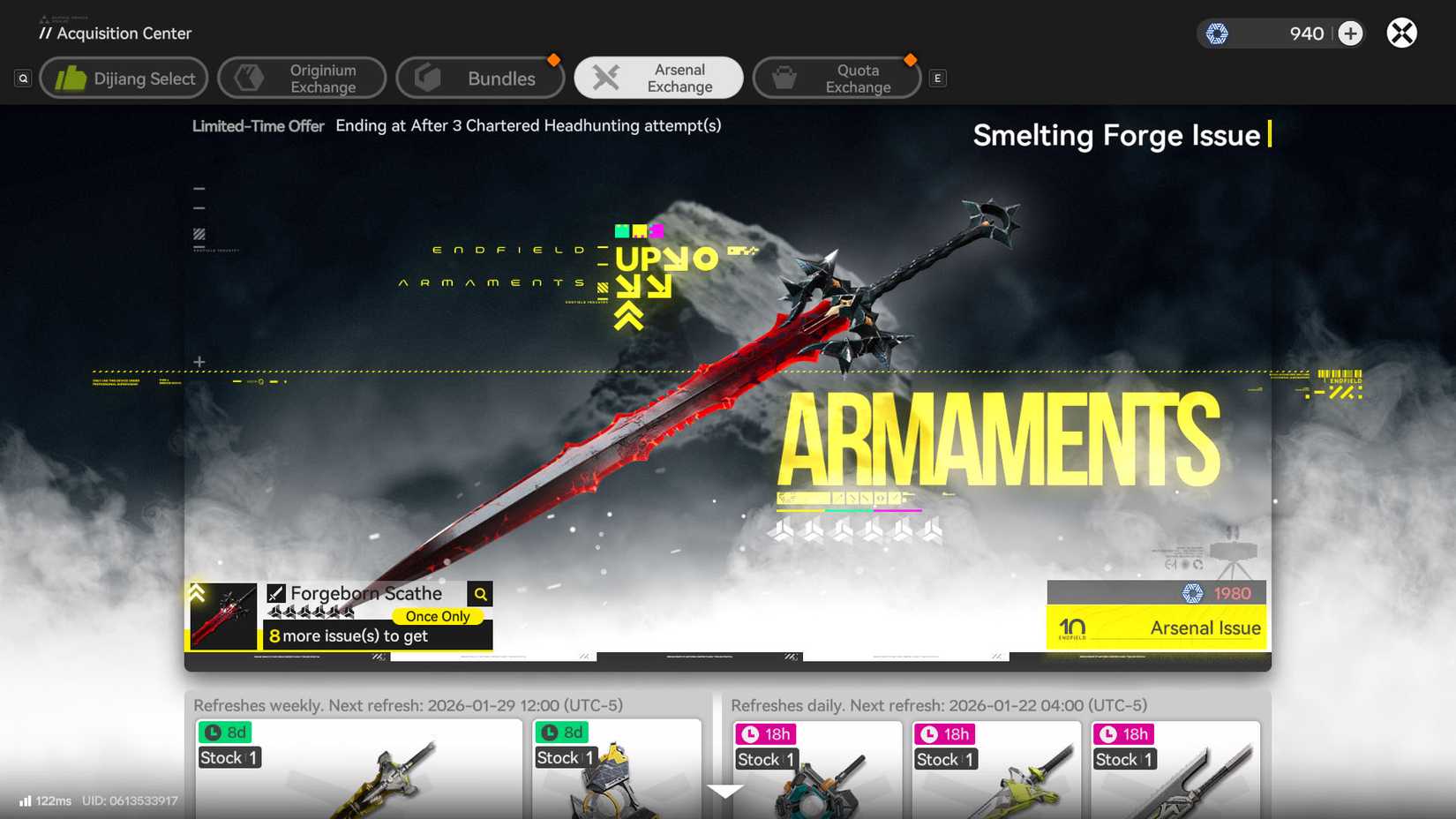This screenshot has width=1456, height=819.
Task: Click the clock icon on an 18h timer badge
Action: coord(748,733)
